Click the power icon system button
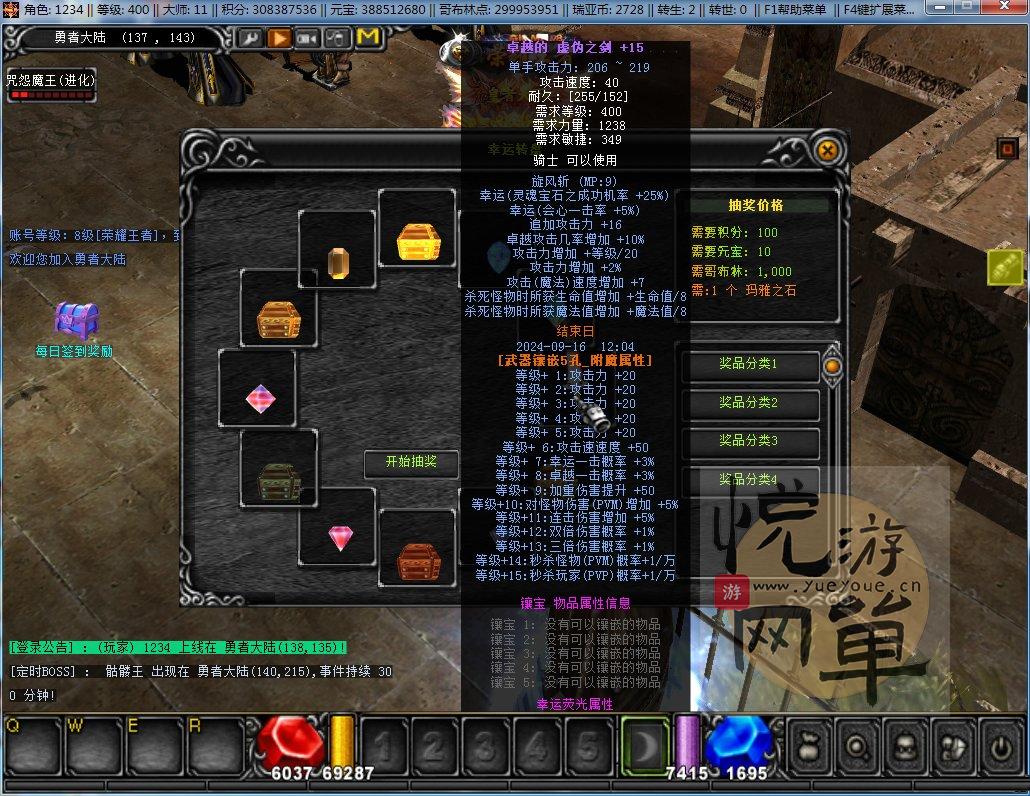1030x796 pixels. (999, 748)
